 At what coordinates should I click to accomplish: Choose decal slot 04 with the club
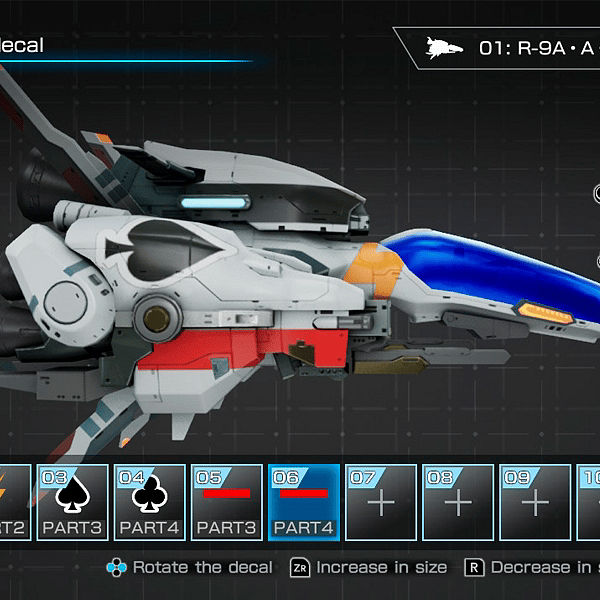(149, 502)
